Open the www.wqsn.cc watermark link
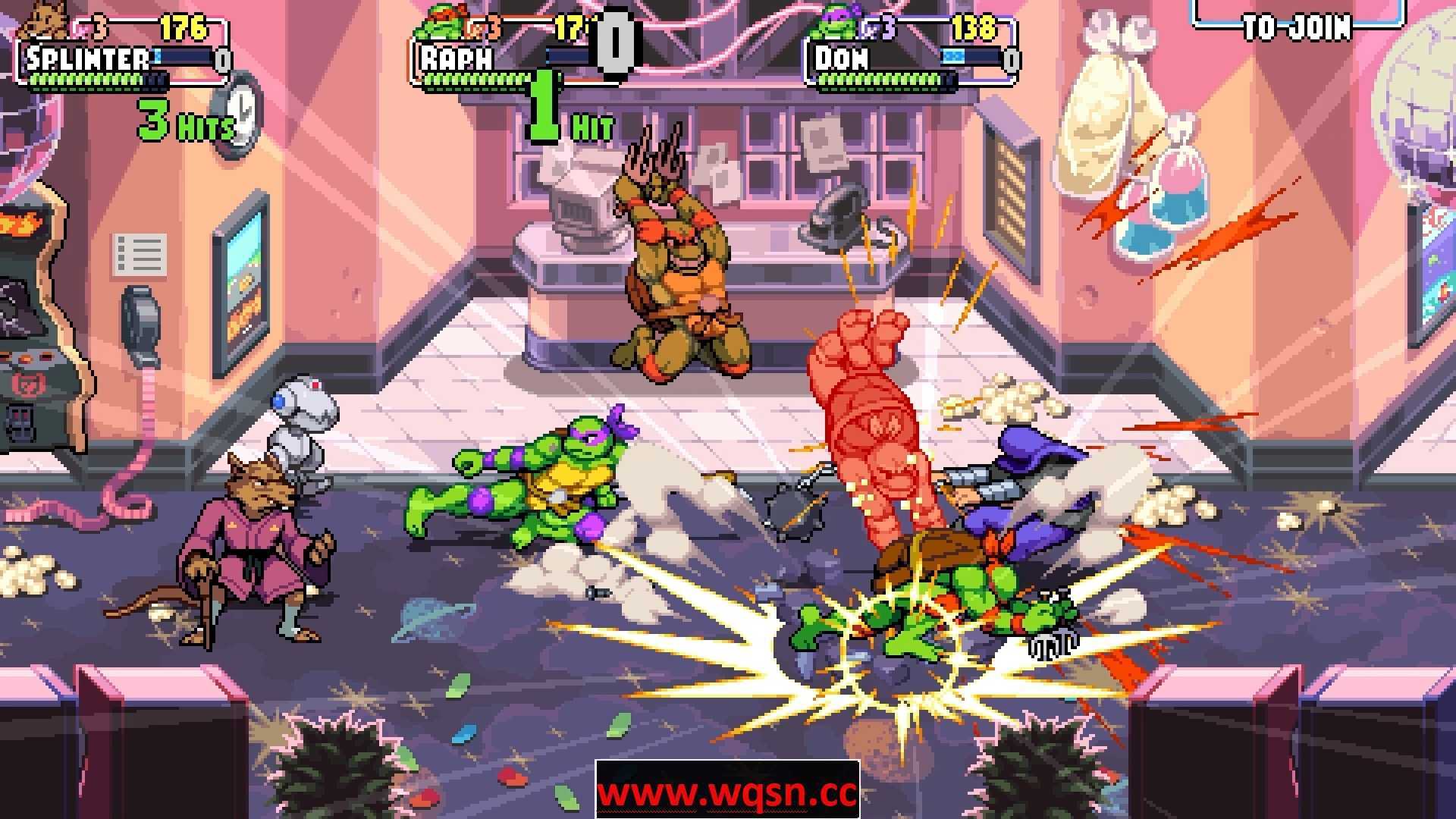 [x=727, y=791]
